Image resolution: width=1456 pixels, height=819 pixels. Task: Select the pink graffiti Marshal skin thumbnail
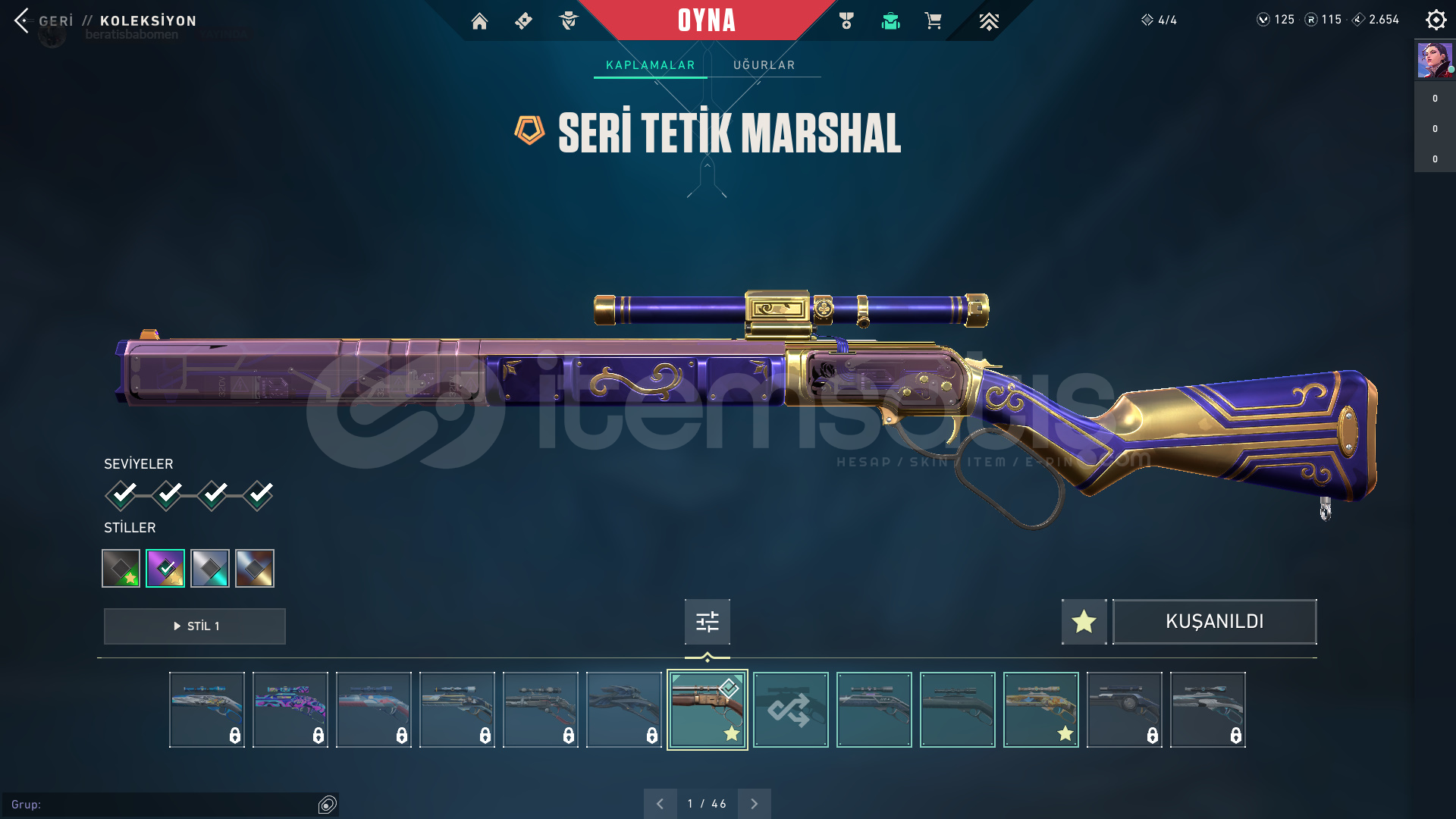290,710
